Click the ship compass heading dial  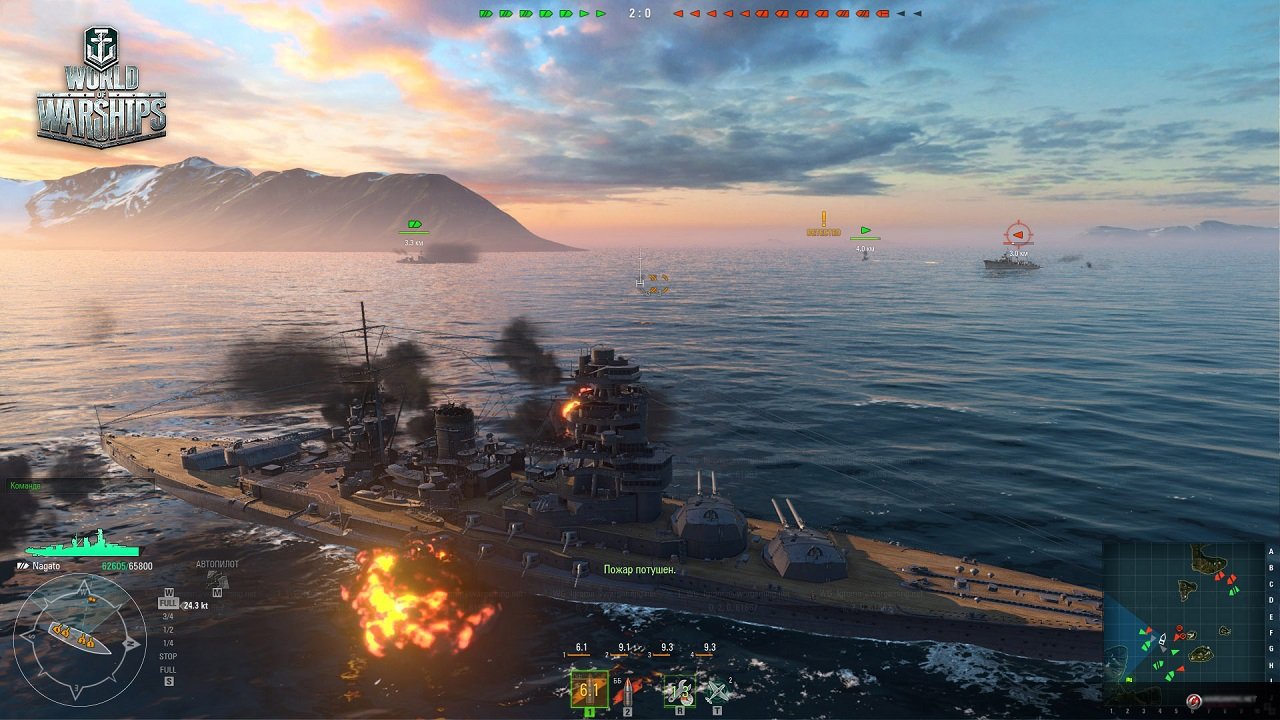pyautogui.click(x=79, y=637)
